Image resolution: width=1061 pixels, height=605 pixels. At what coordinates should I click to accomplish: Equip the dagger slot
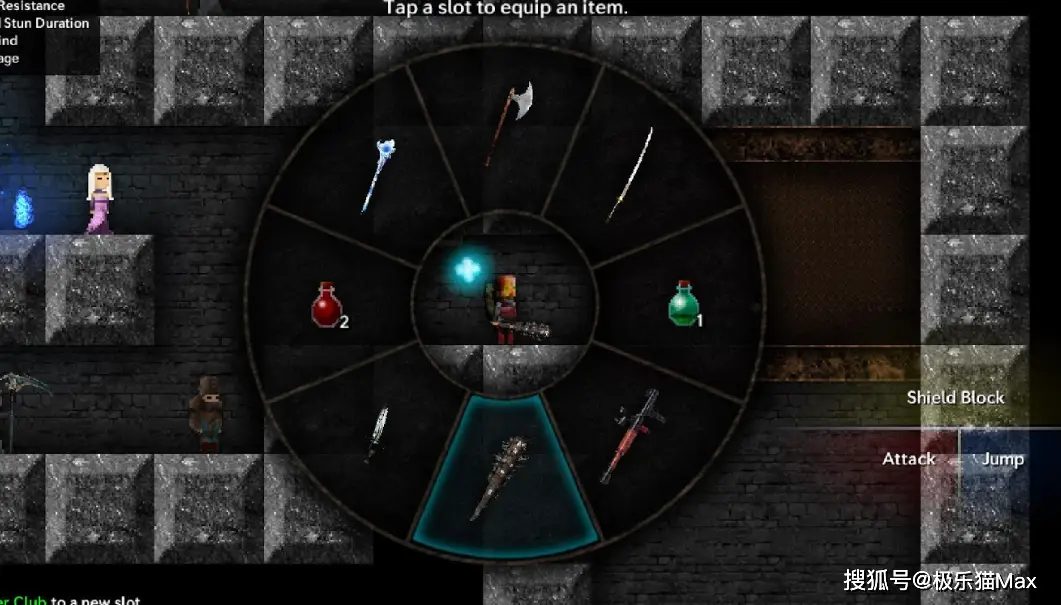click(x=378, y=433)
